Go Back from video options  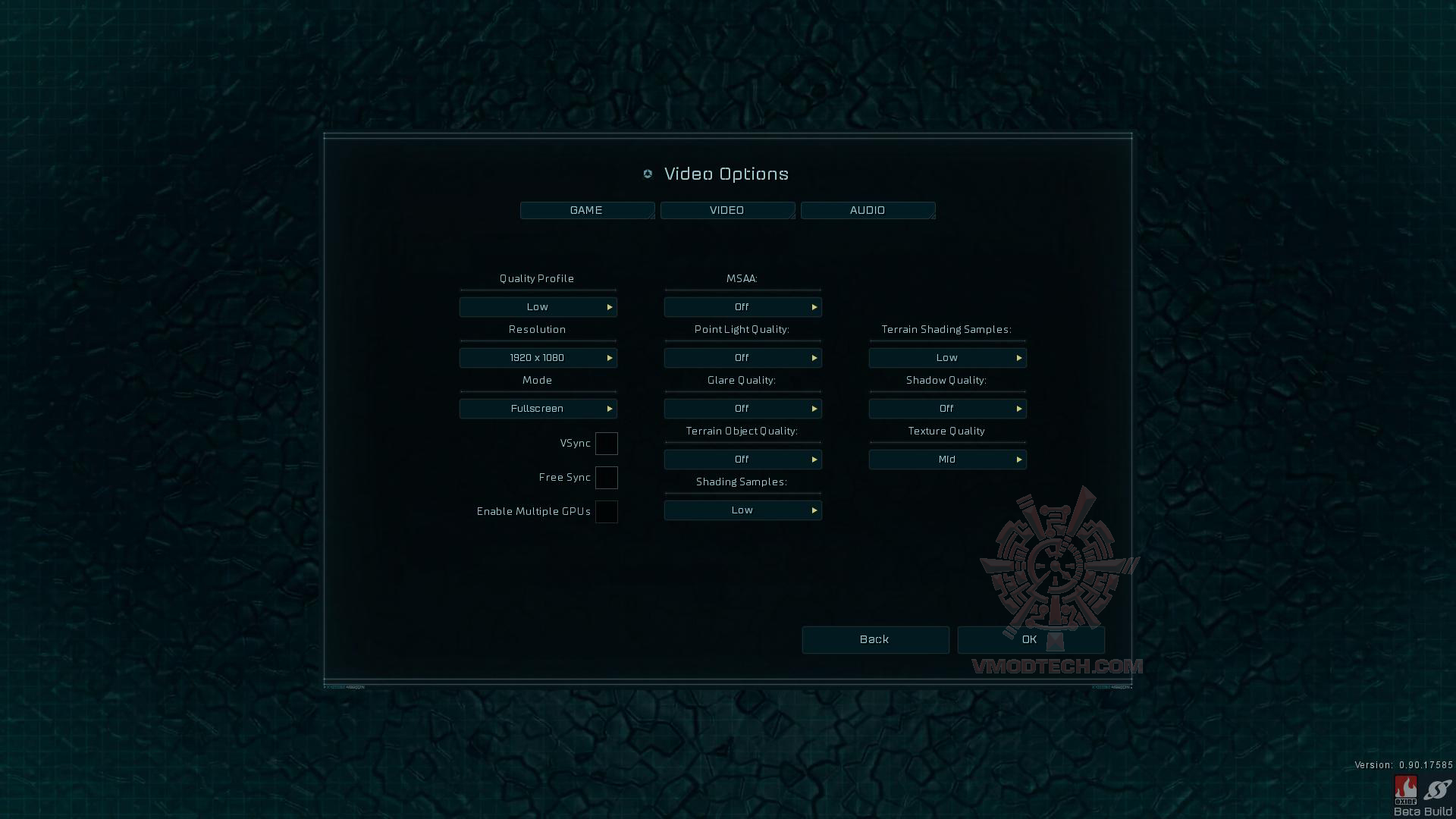click(x=875, y=640)
